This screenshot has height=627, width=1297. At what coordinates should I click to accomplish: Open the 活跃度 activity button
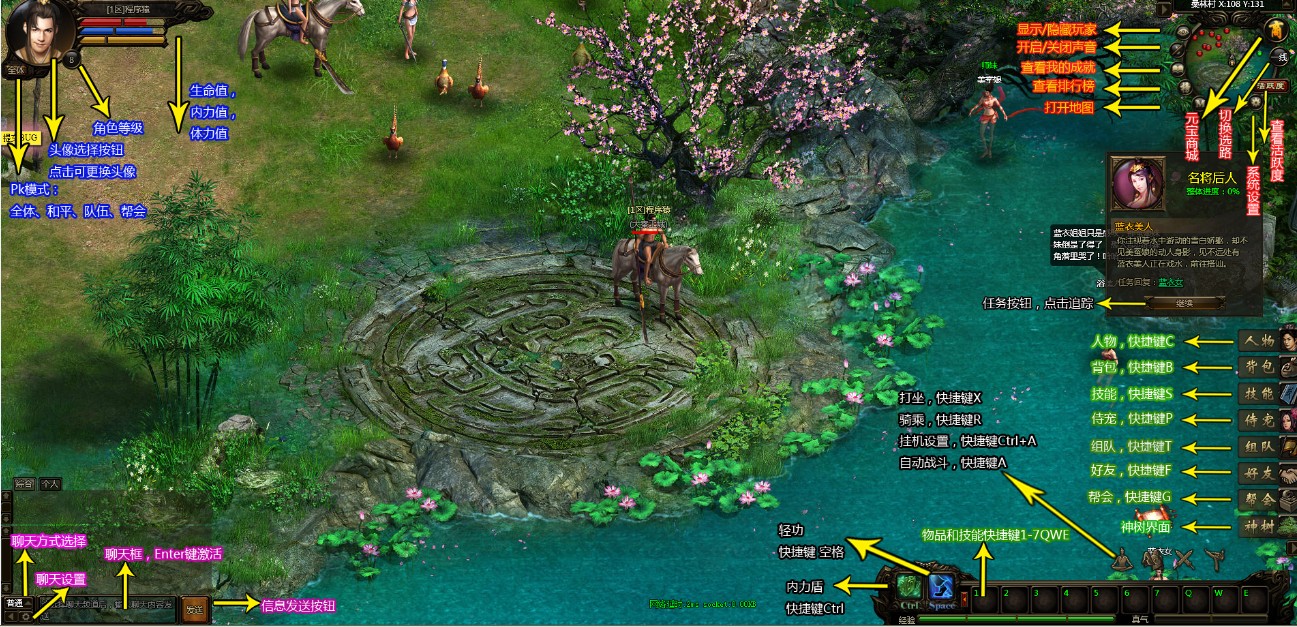pos(1270,86)
